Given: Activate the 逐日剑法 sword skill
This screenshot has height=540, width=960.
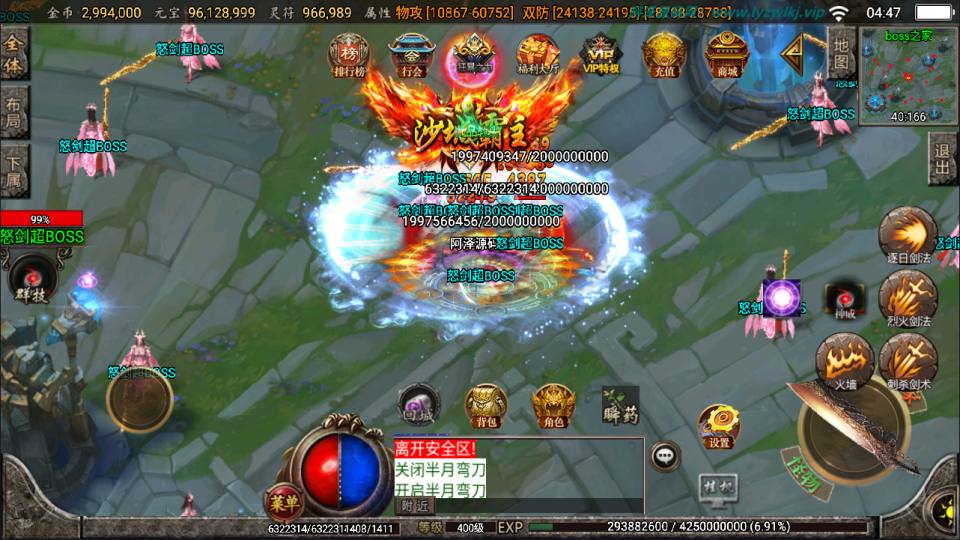Looking at the screenshot, I should [908, 236].
